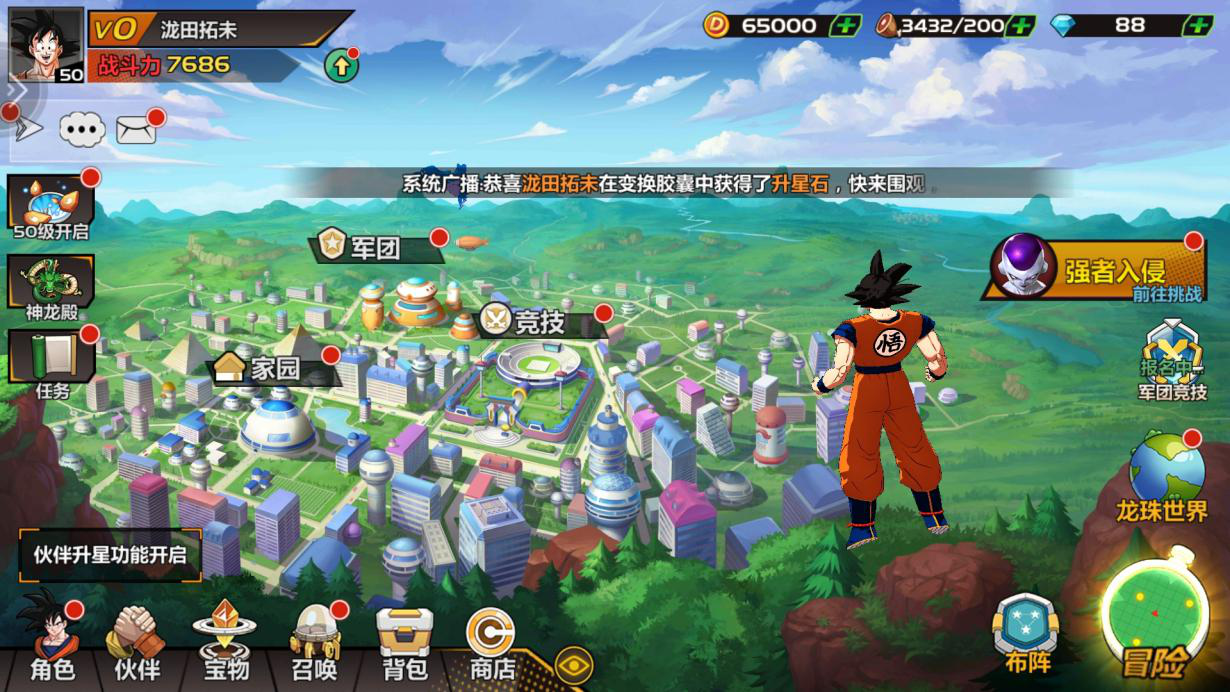Add diamonds using the plus button
Screen dimensions: 1230x692
[x=1197, y=26]
